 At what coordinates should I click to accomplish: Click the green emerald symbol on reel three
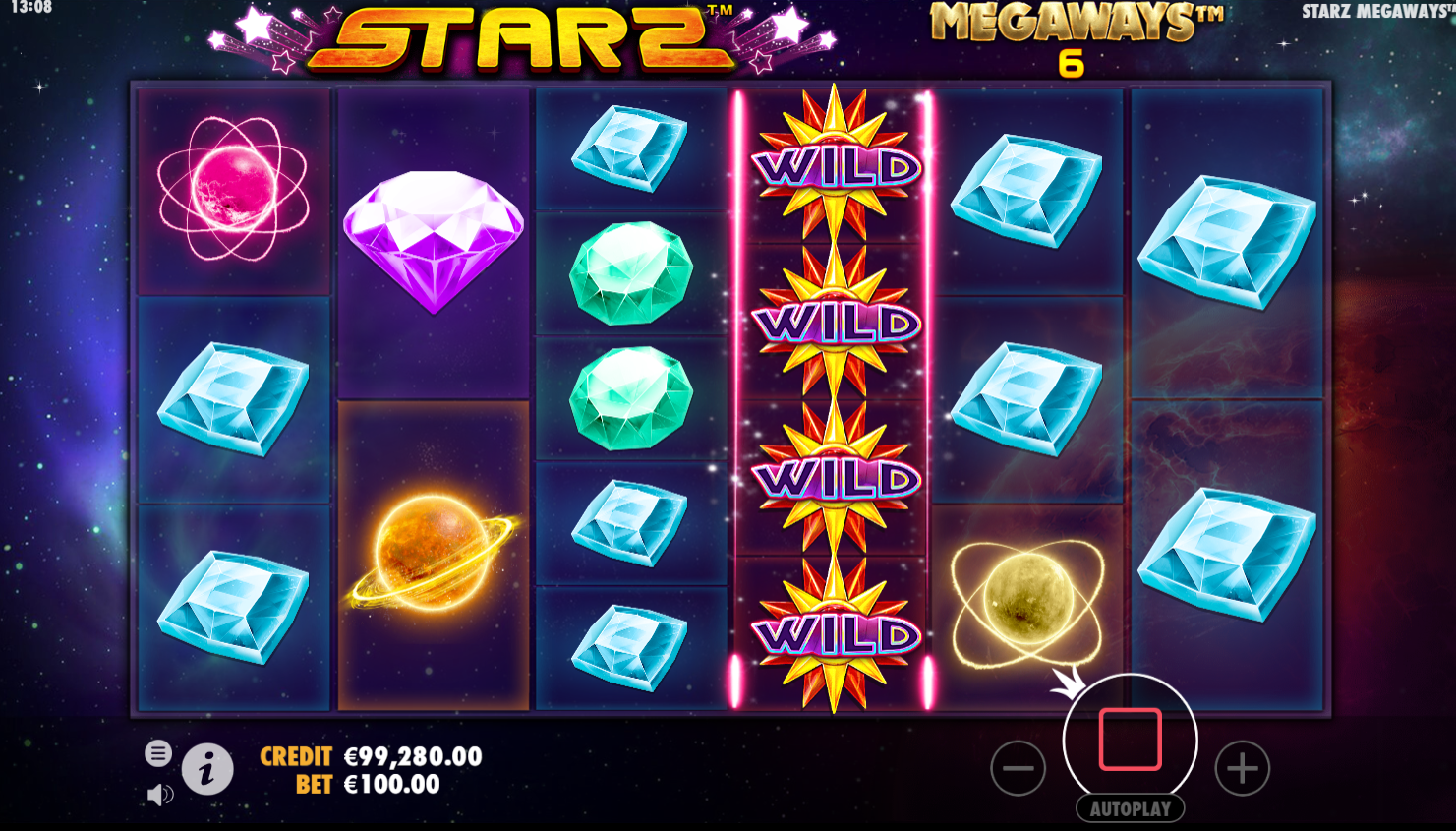[631, 266]
